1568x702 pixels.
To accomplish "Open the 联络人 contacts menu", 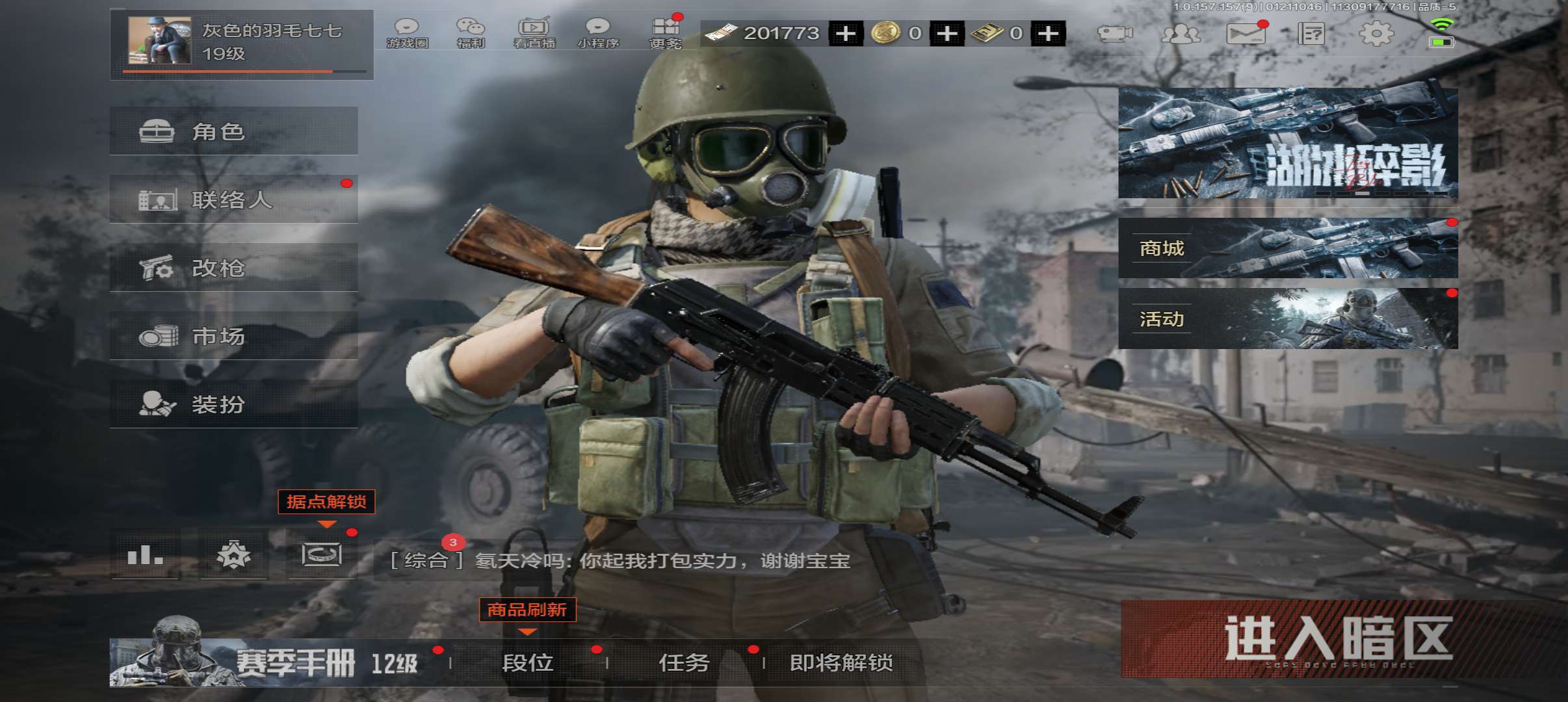I will (233, 200).
